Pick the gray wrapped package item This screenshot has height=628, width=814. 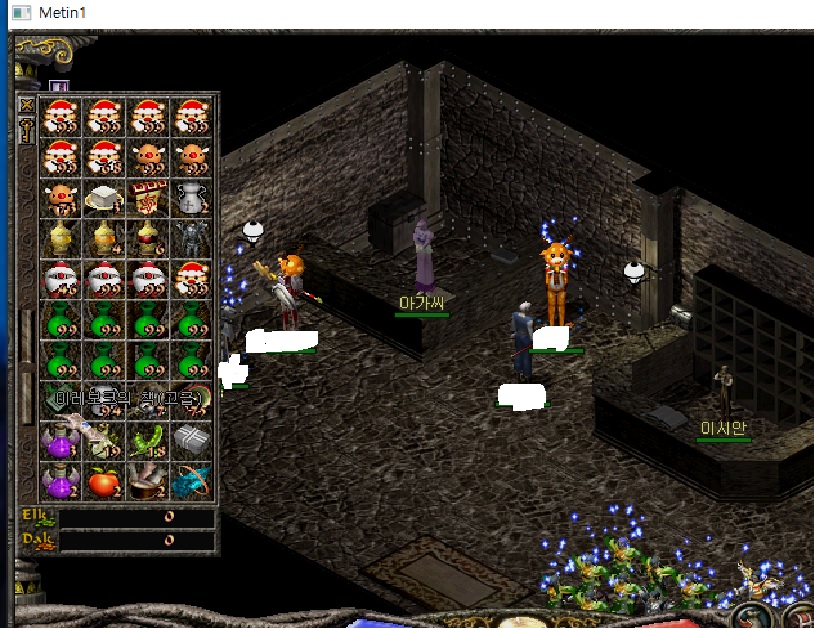[x=192, y=440]
